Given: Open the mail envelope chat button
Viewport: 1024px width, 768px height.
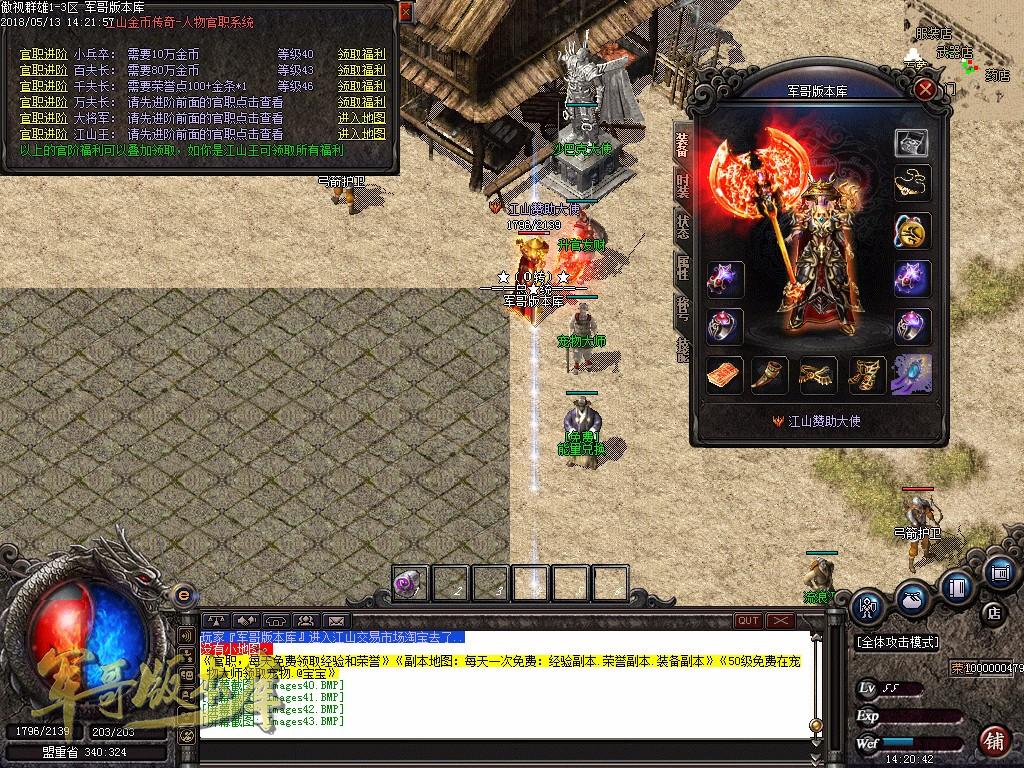Looking at the screenshot, I should point(335,621).
